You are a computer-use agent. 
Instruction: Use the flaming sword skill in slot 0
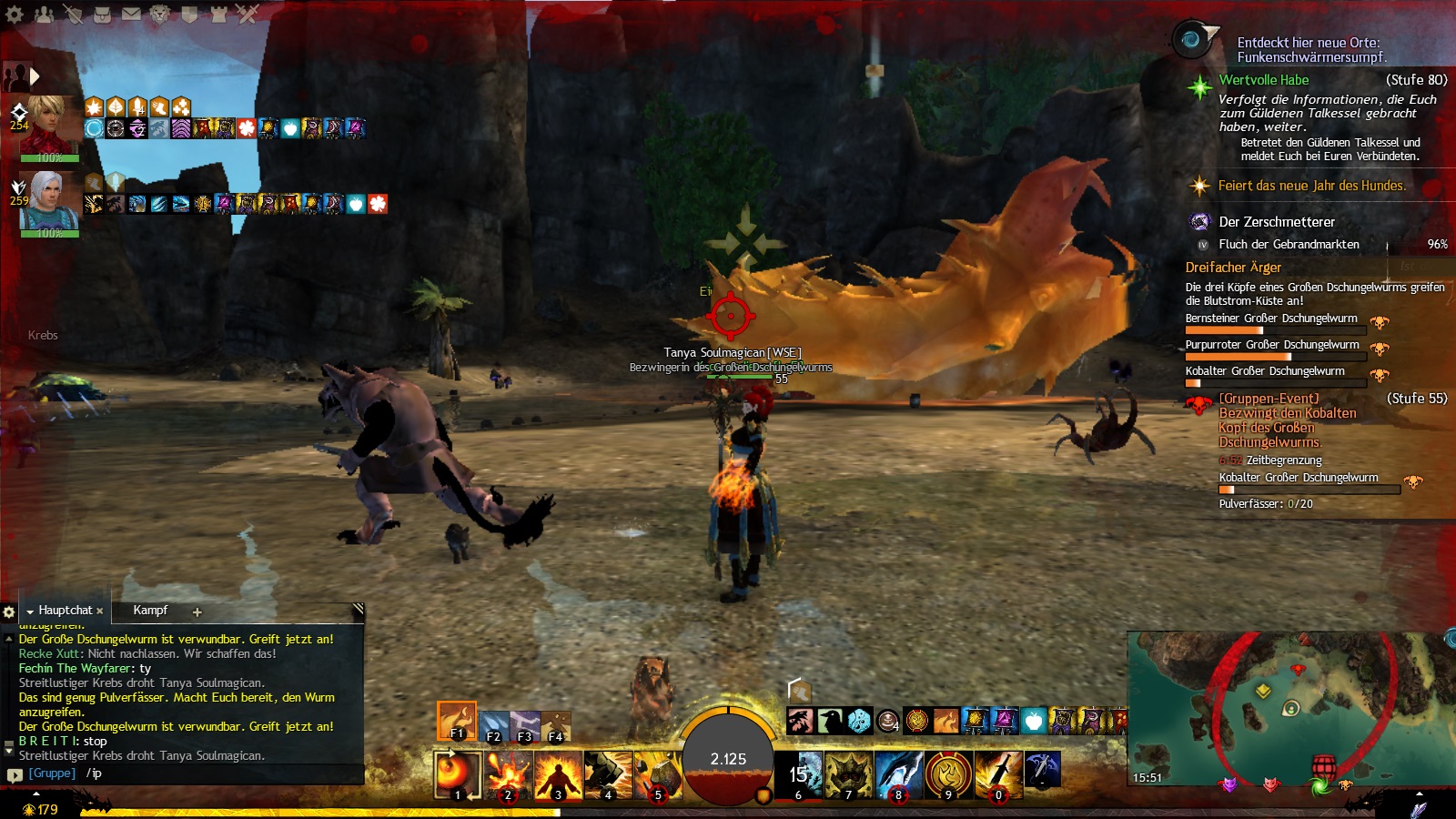998,774
